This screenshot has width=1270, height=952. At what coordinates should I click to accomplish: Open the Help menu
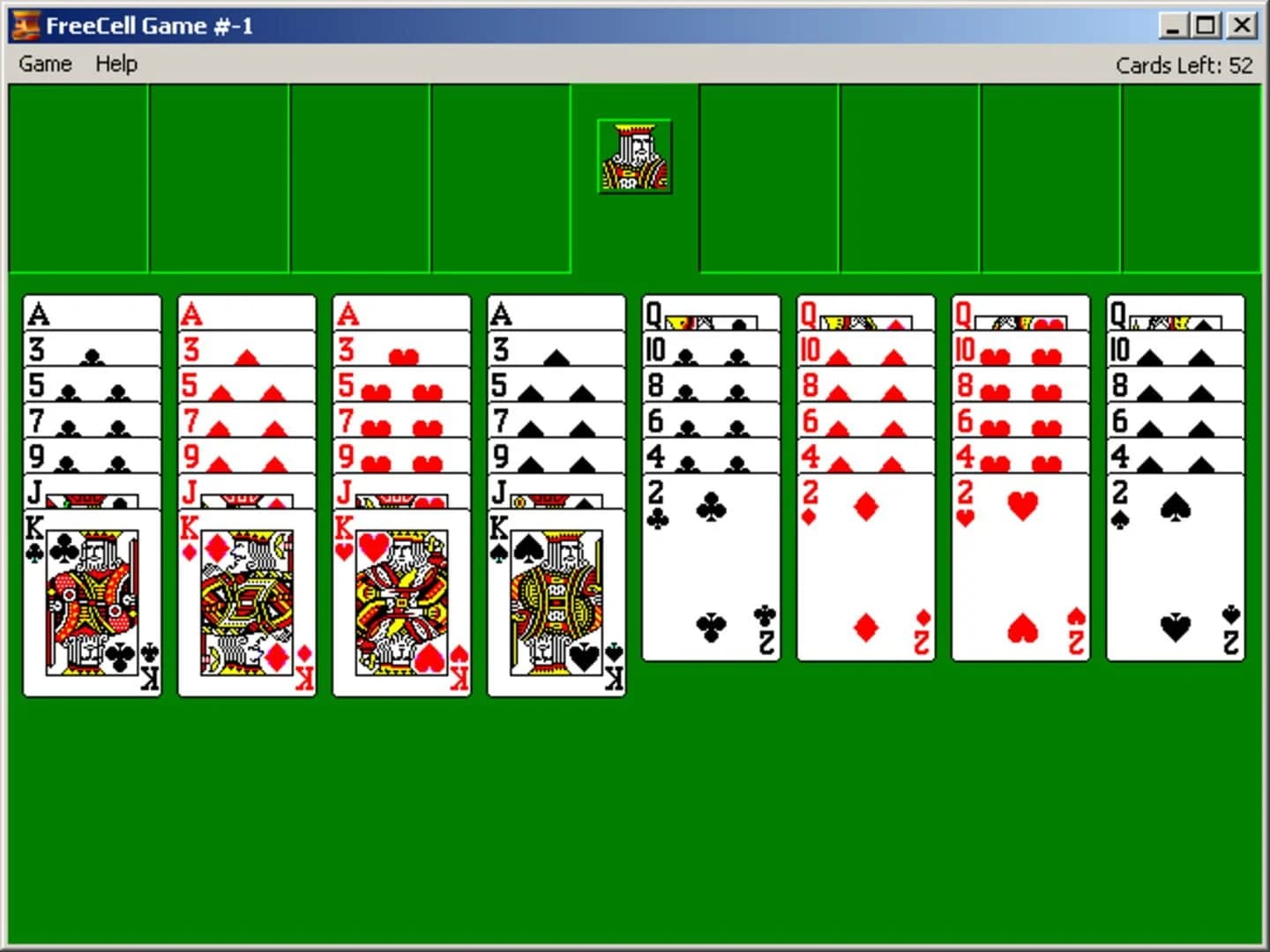click(x=116, y=63)
